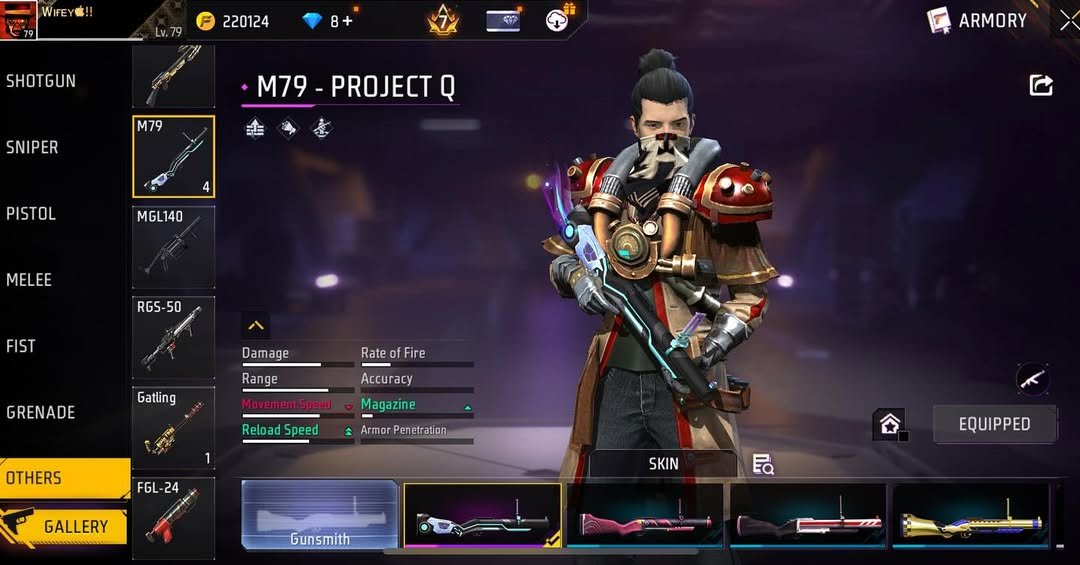Open the Sniper weapon category
Screen dimensions: 1080x565
(x=33, y=147)
